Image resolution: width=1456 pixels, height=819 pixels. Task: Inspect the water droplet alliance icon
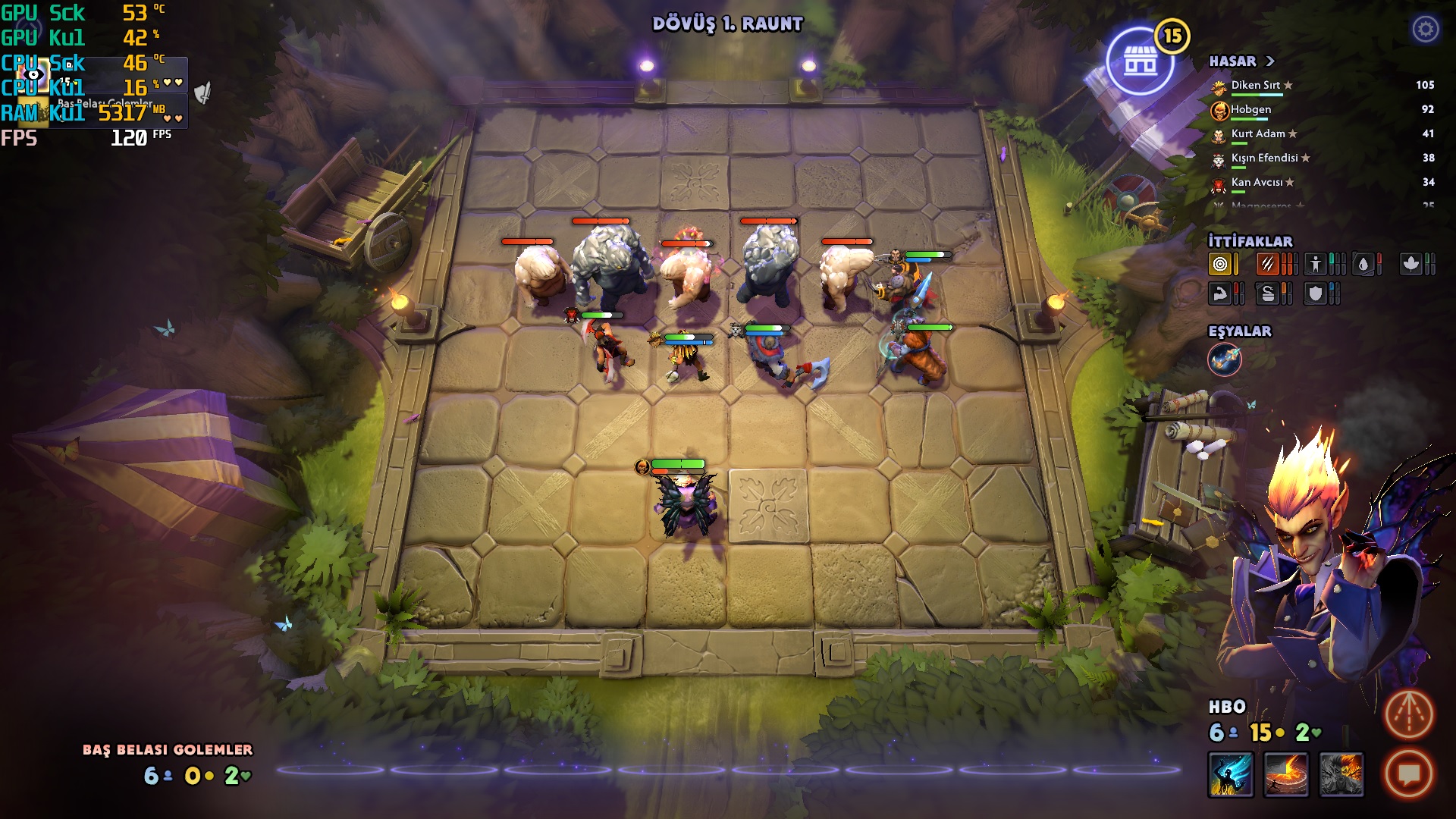pyautogui.click(x=1363, y=264)
